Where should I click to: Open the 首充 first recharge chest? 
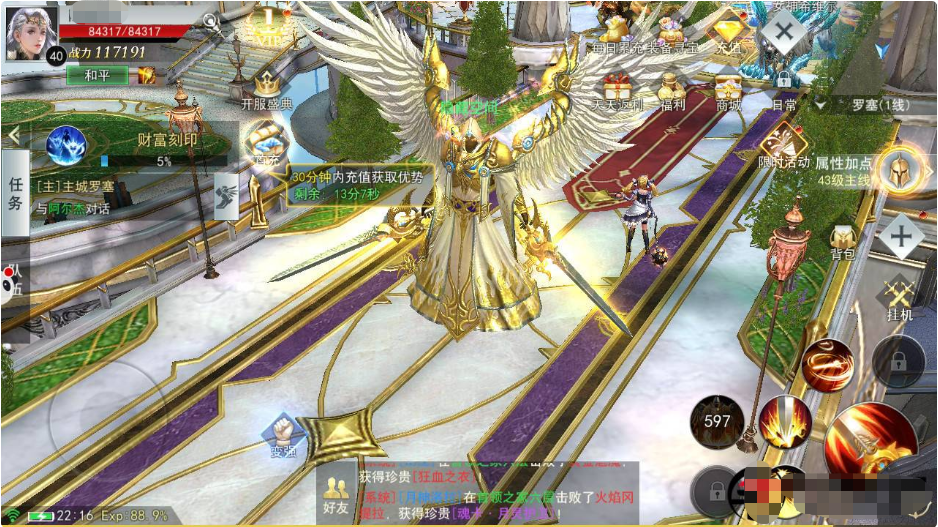tap(265, 138)
